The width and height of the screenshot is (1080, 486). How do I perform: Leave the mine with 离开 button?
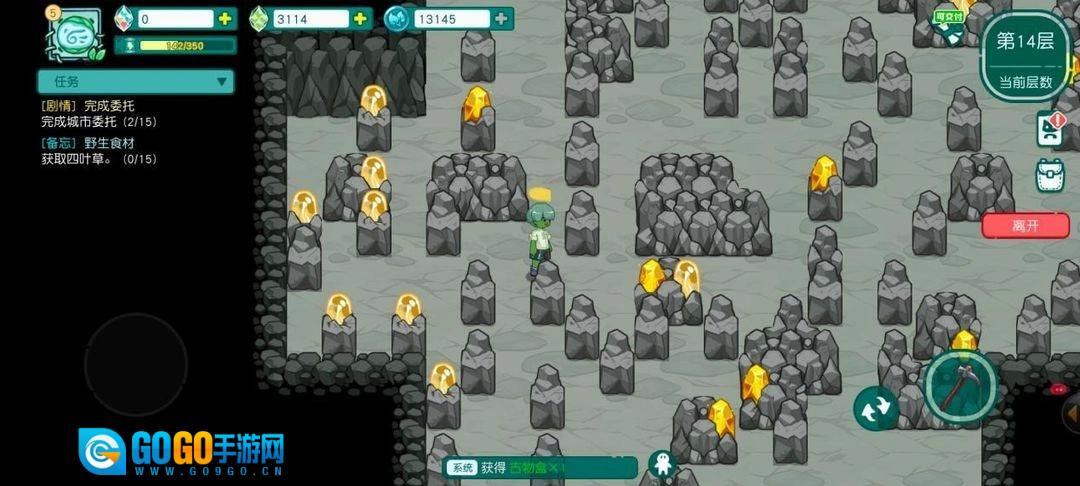[x=1025, y=225]
